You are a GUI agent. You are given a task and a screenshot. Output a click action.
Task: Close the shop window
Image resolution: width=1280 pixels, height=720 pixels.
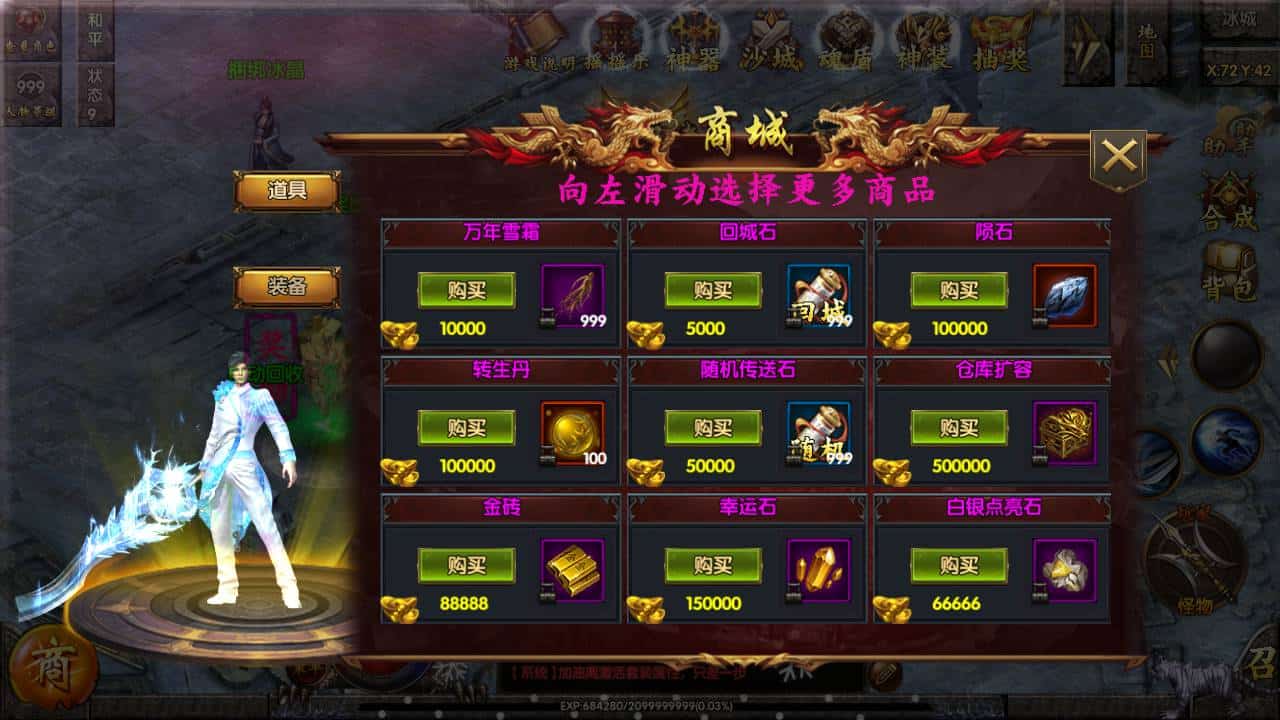point(1118,157)
